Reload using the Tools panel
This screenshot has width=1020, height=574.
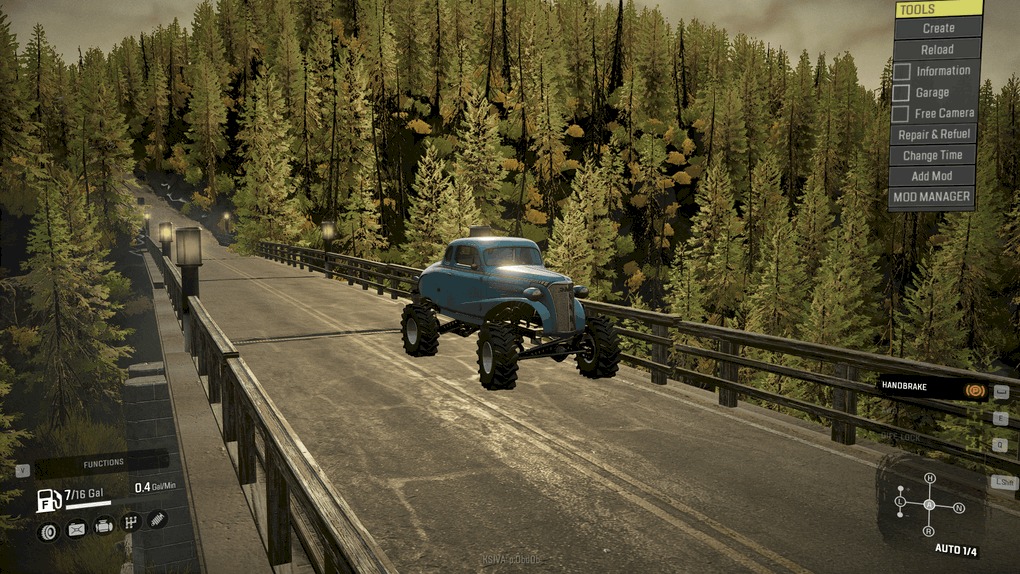(x=936, y=49)
